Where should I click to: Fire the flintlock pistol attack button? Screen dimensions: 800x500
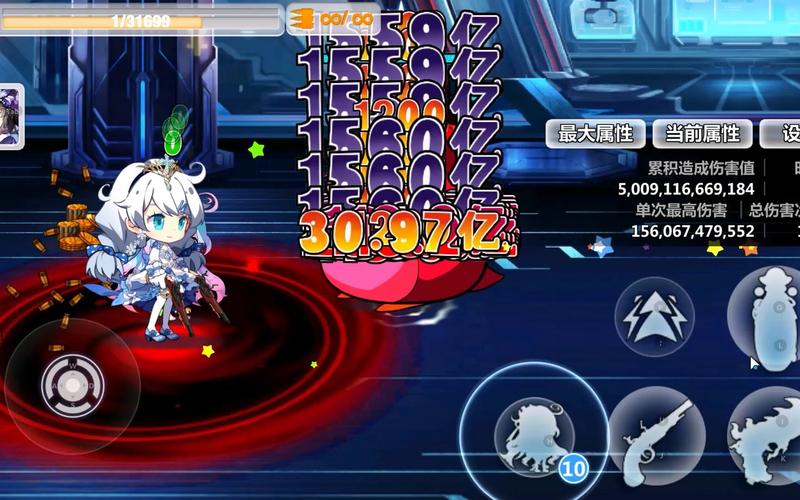(x=656, y=436)
